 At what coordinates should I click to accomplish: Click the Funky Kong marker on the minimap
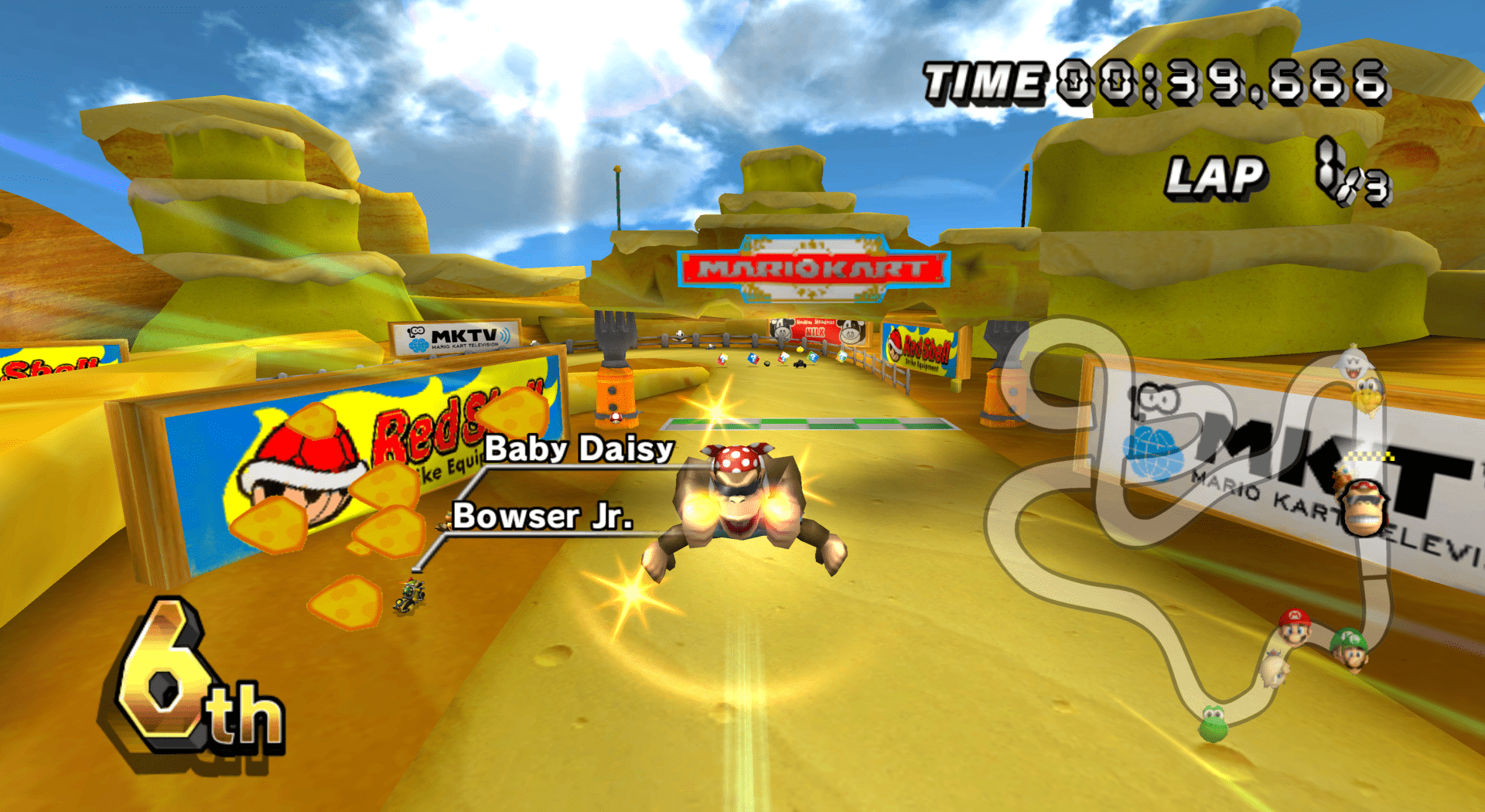(x=1365, y=507)
